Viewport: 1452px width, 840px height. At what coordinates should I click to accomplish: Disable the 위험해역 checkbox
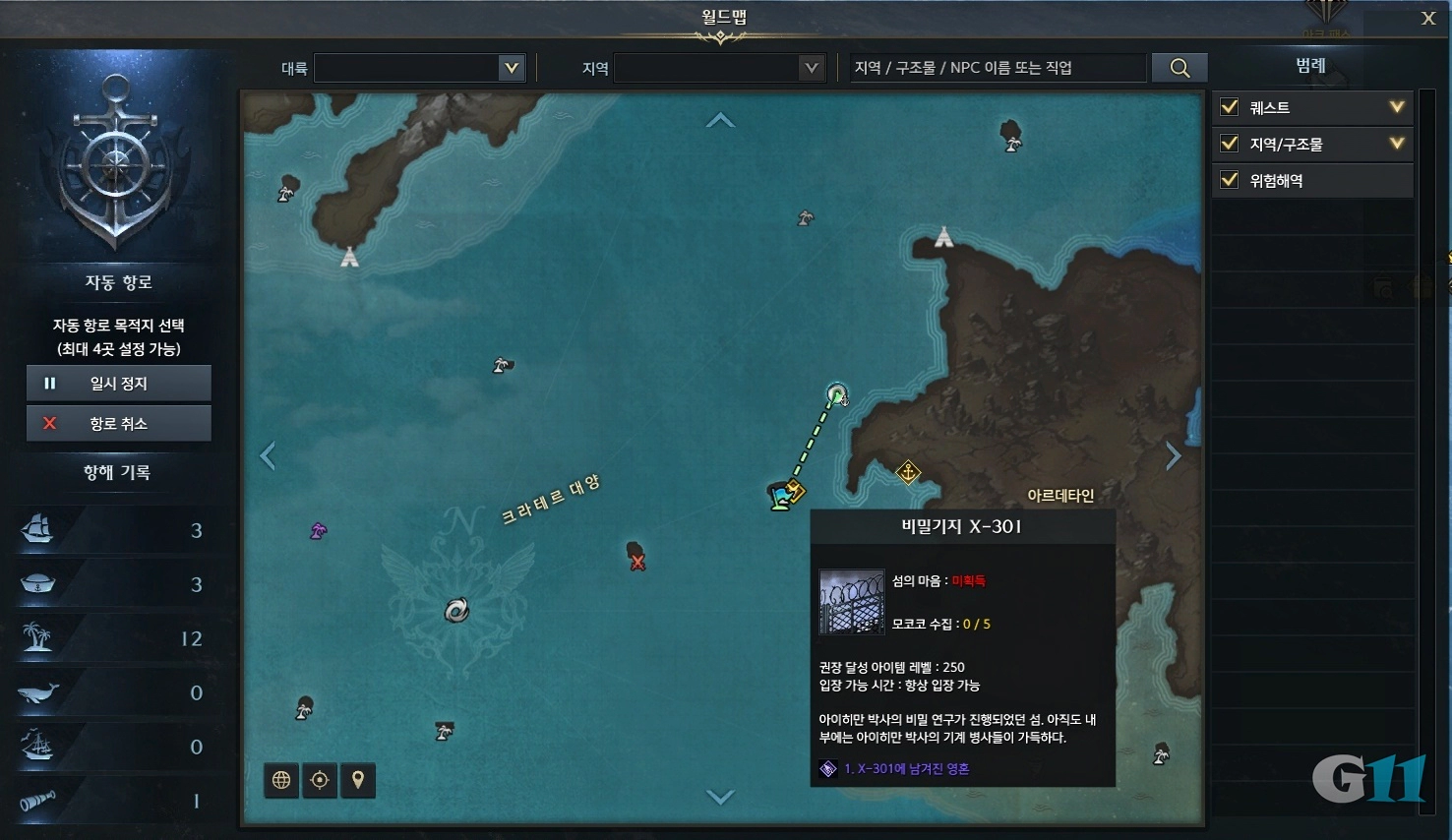1229,180
